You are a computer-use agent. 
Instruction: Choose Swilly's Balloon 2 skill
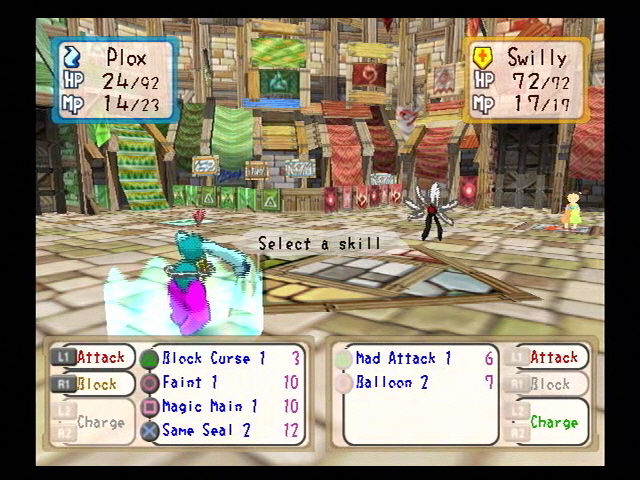(393, 382)
